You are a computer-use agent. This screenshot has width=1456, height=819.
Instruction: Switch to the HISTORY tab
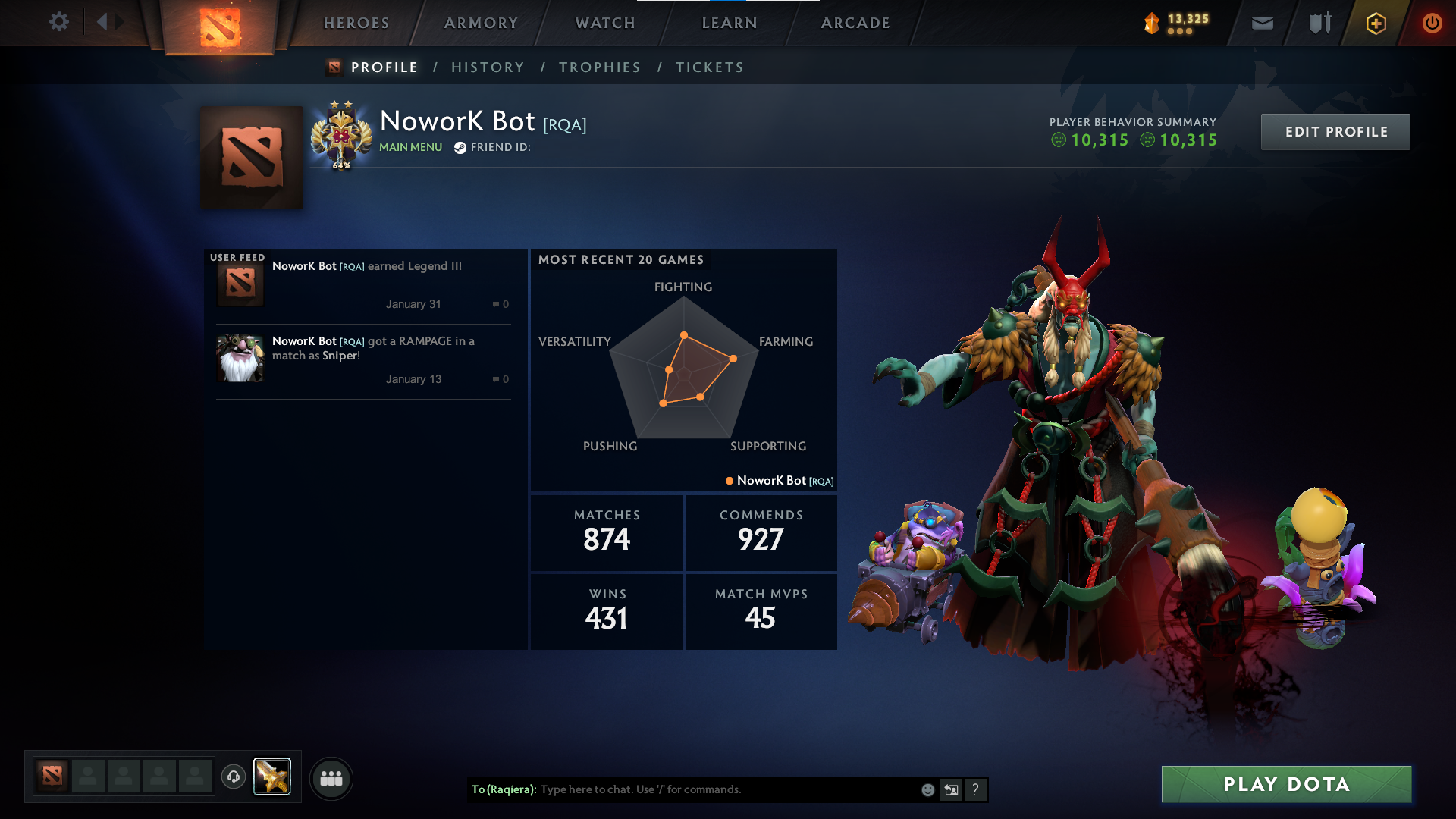(488, 67)
